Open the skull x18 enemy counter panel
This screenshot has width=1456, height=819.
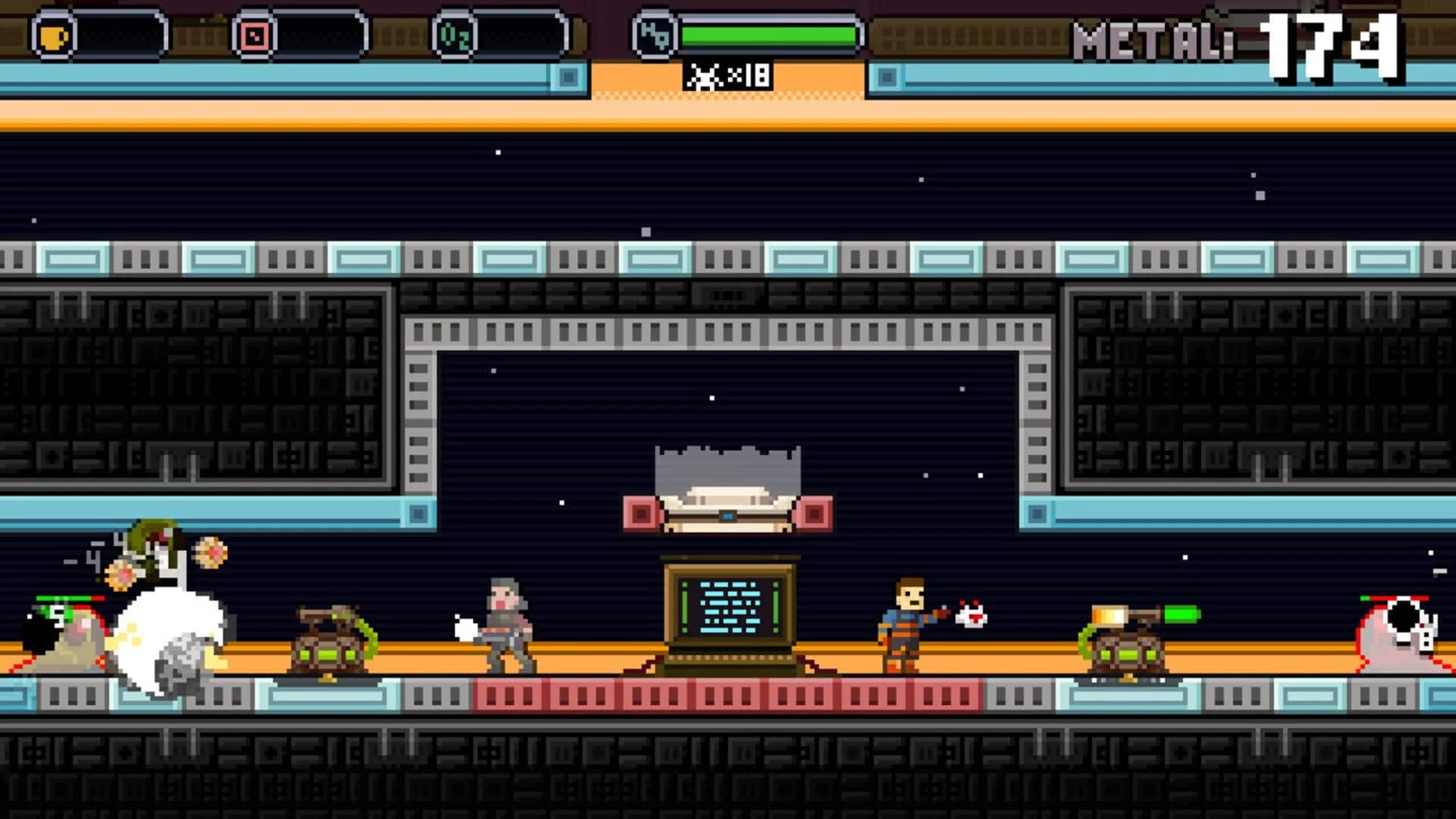tap(728, 75)
